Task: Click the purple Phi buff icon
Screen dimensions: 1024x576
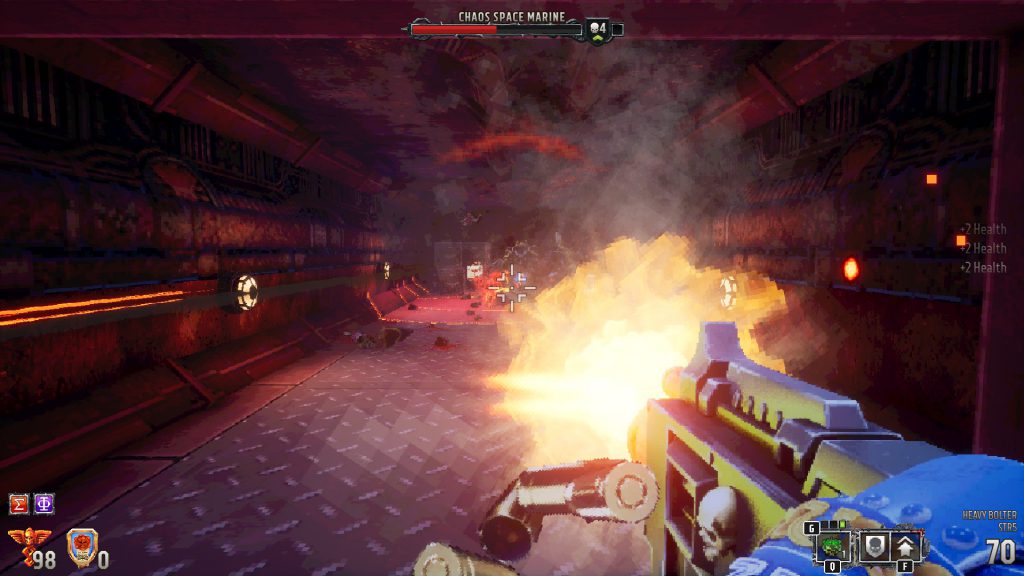Action: coord(44,503)
